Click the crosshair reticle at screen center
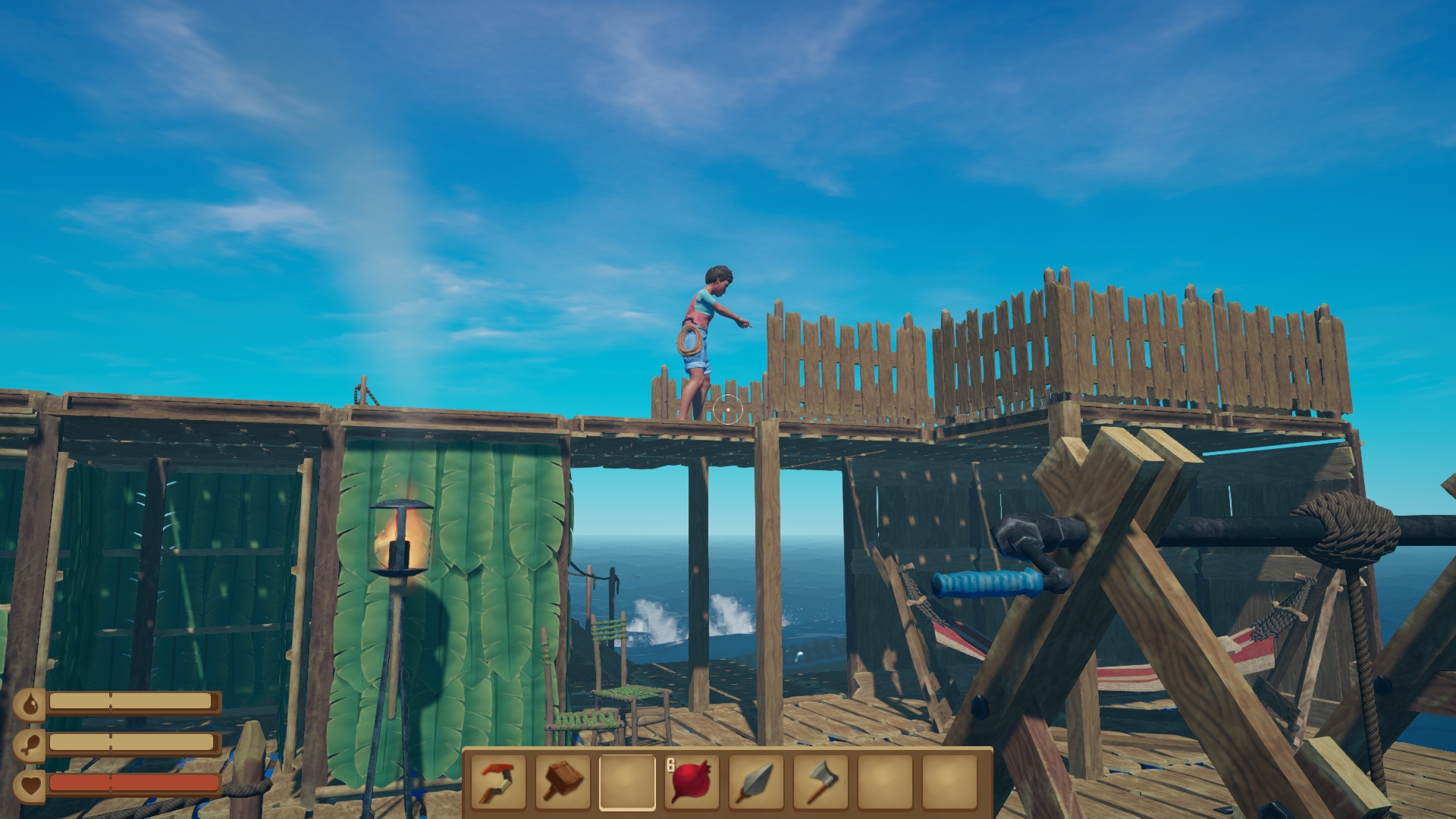This screenshot has width=1456, height=819. tap(728, 409)
